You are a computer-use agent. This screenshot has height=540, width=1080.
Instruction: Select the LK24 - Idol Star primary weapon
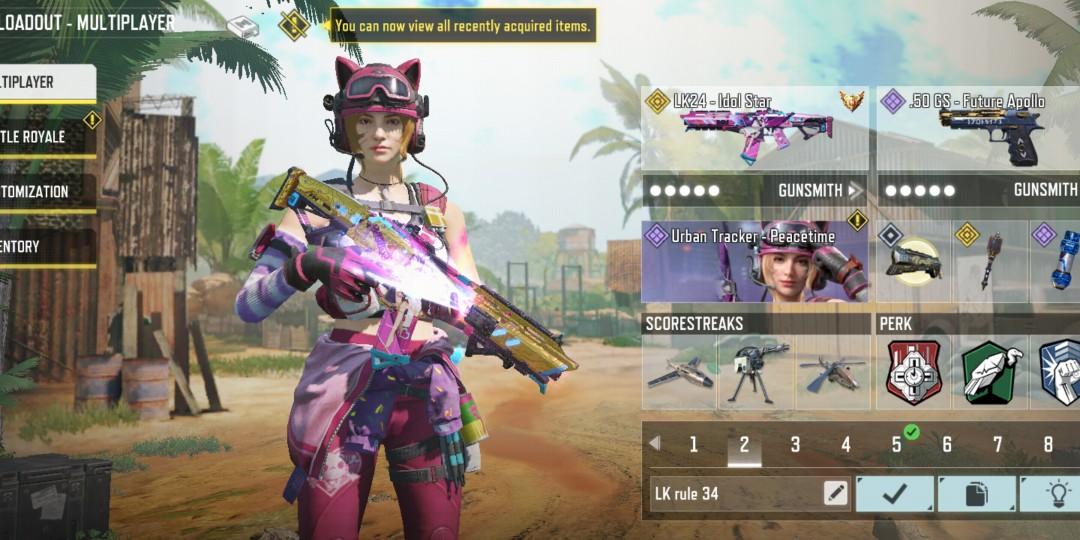click(755, 127)
